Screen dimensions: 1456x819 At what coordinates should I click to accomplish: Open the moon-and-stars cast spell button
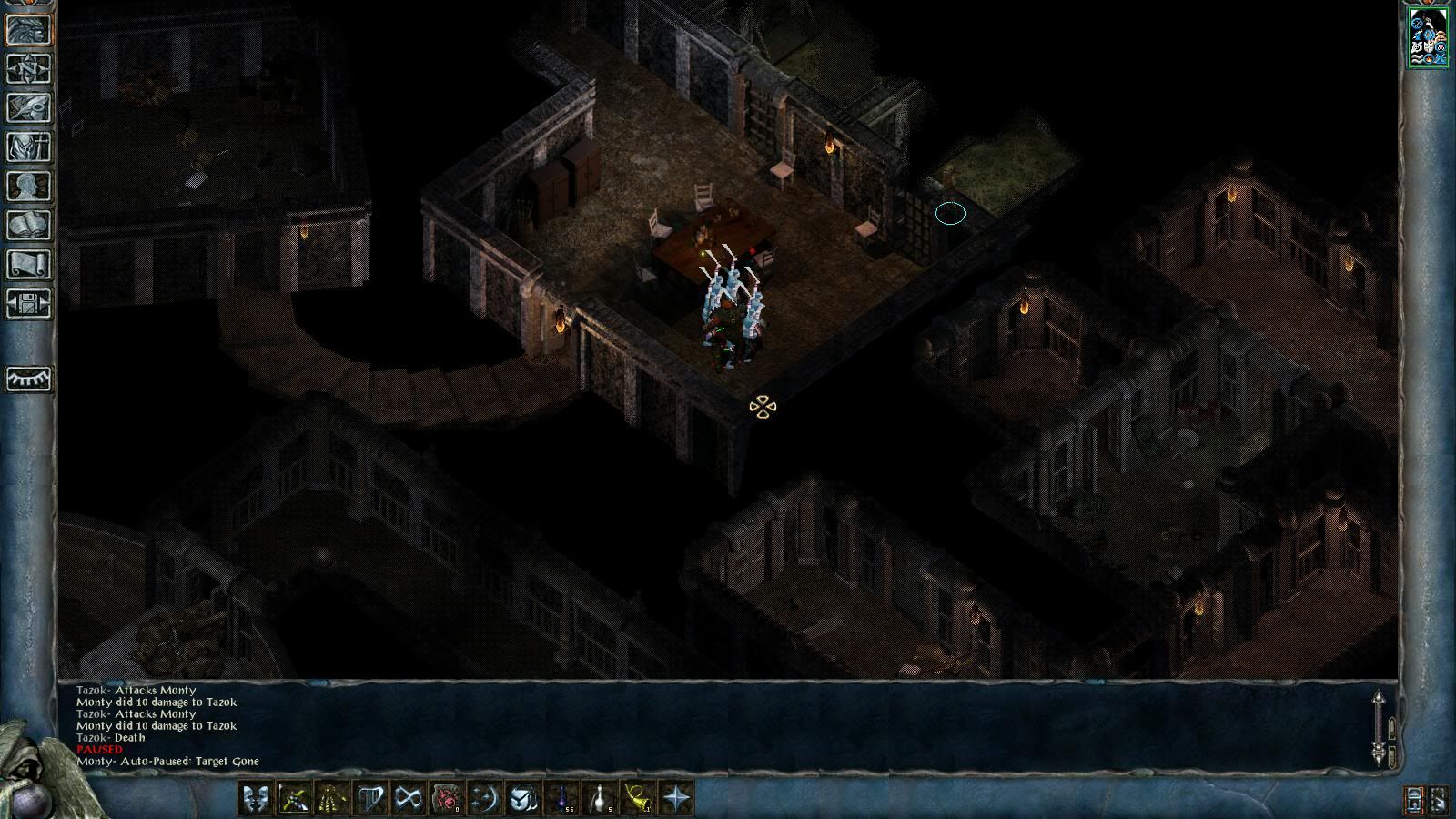tap(484, 799)
